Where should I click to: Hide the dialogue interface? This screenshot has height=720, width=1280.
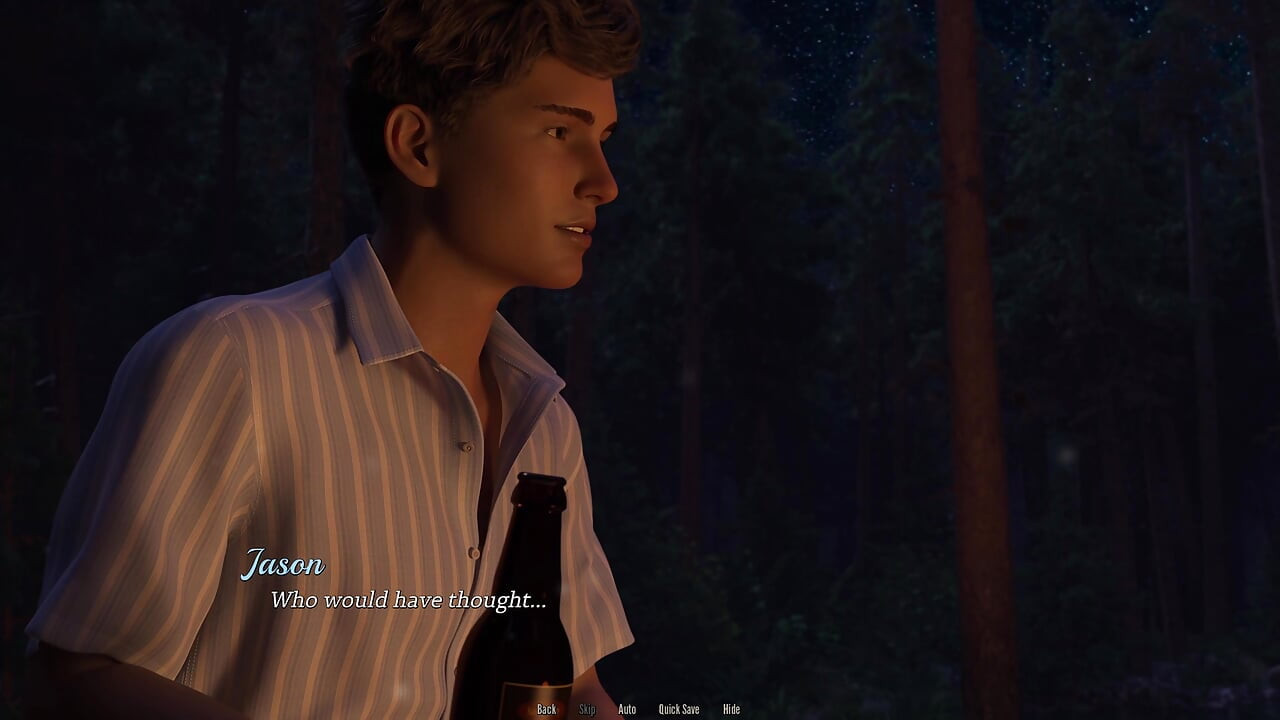point(731,709)
